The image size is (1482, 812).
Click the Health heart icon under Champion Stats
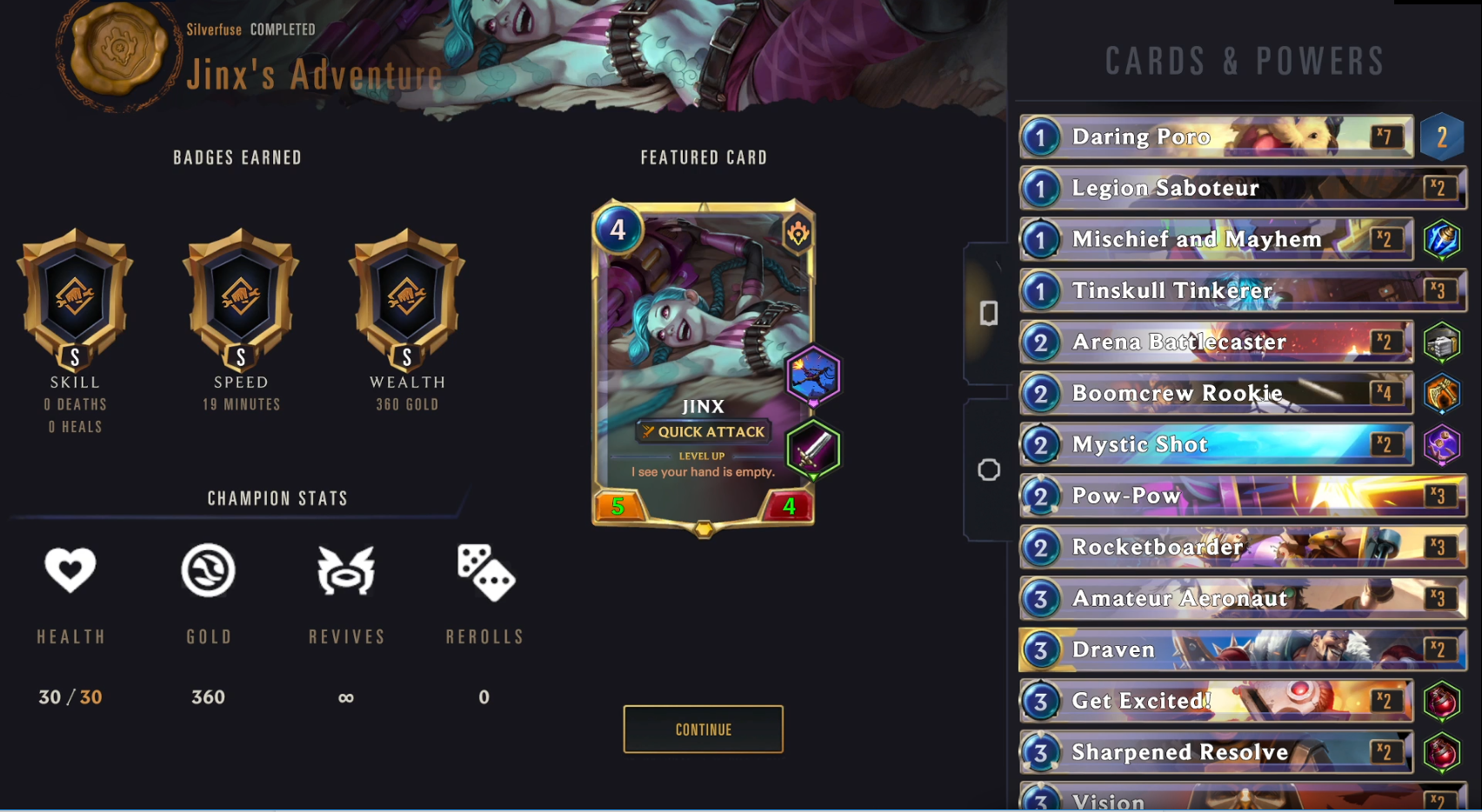70,571
